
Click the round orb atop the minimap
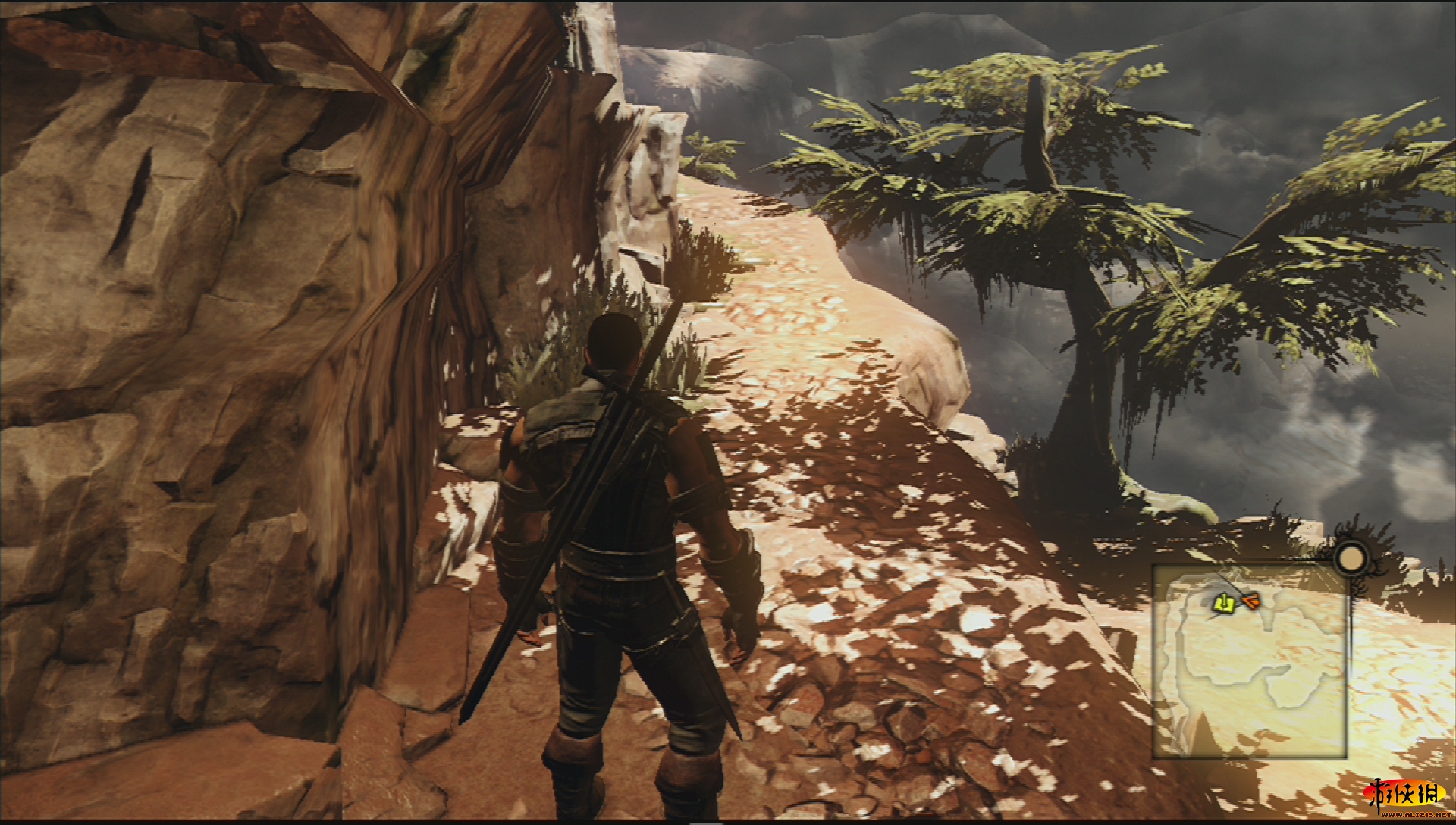[1350, 560]
